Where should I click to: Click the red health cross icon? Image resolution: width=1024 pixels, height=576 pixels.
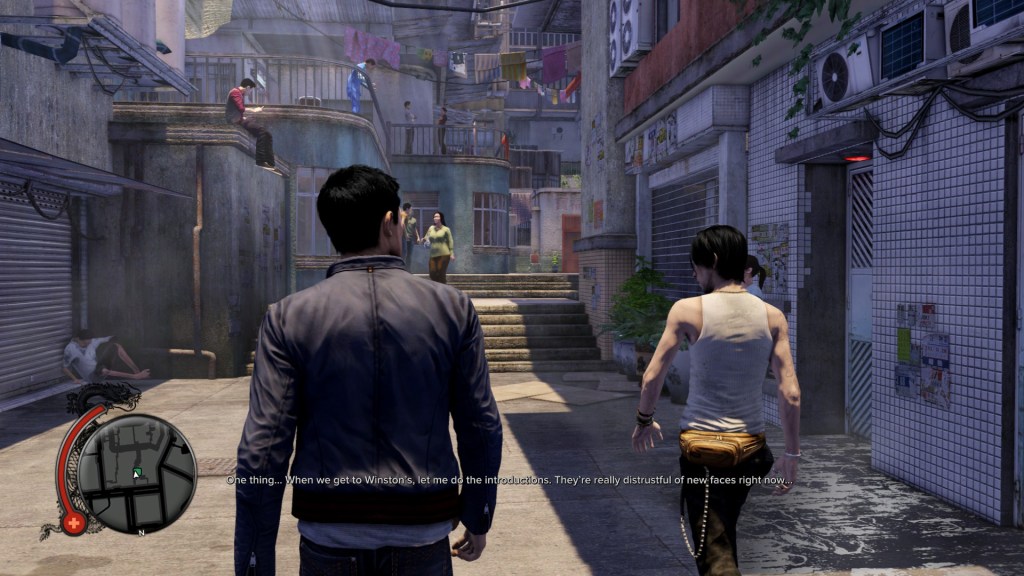73,523
